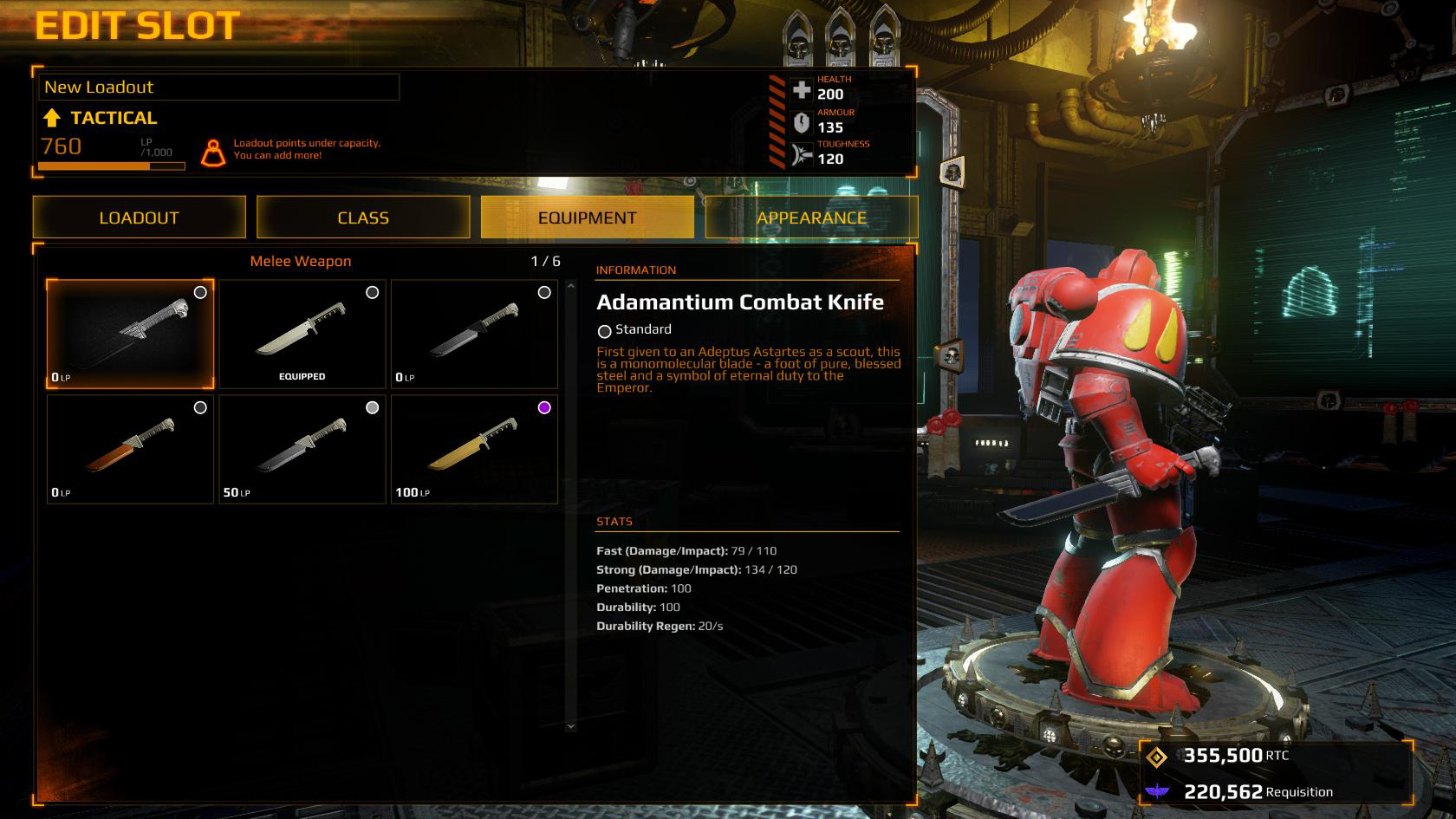This screenshot has height=819, width=1456.
Task: Choose the knife marked EQUIPPED
Action: pos(302,334)
